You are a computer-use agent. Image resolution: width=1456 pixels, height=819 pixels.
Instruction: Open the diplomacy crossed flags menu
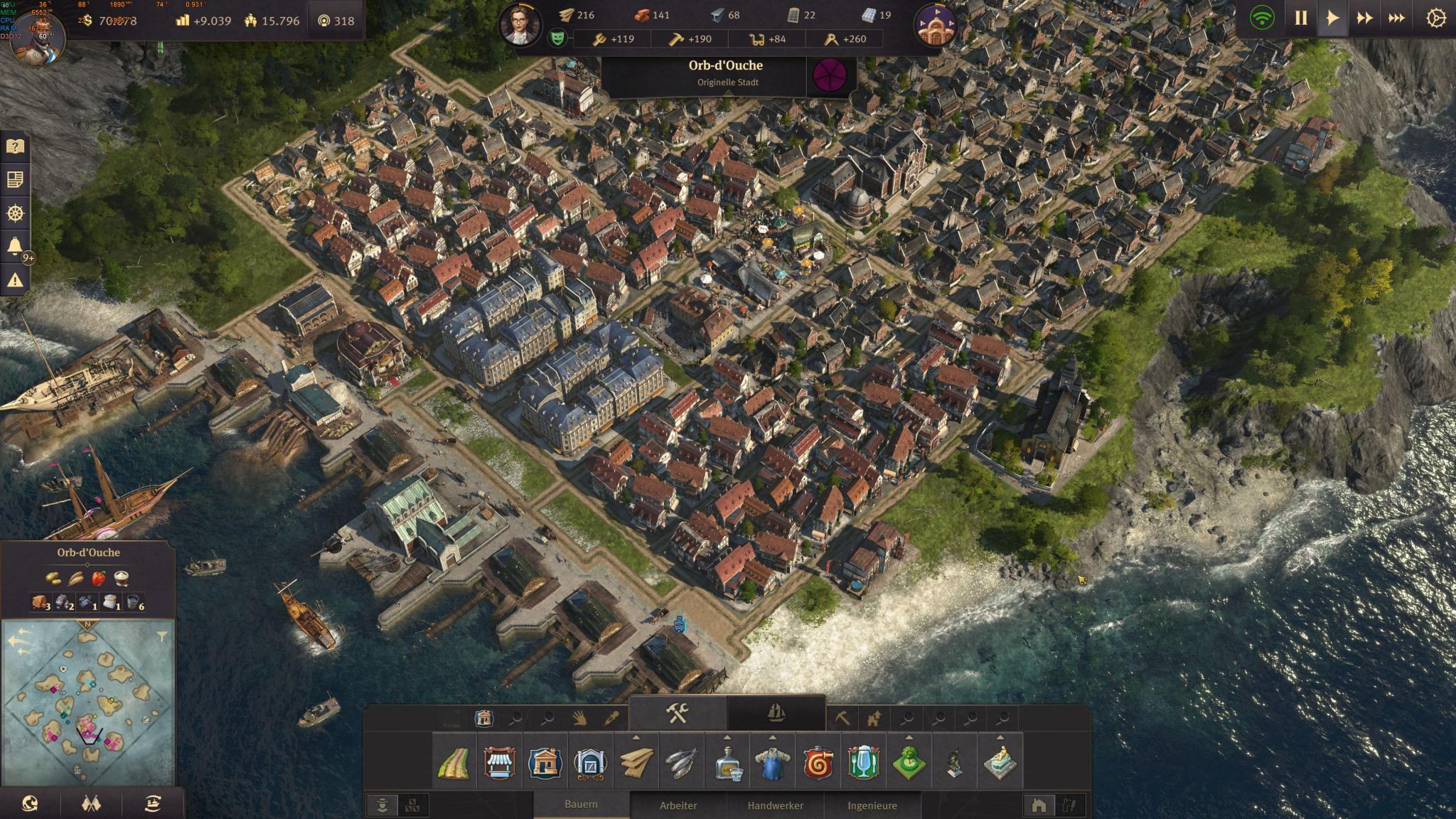pos(92,804)
